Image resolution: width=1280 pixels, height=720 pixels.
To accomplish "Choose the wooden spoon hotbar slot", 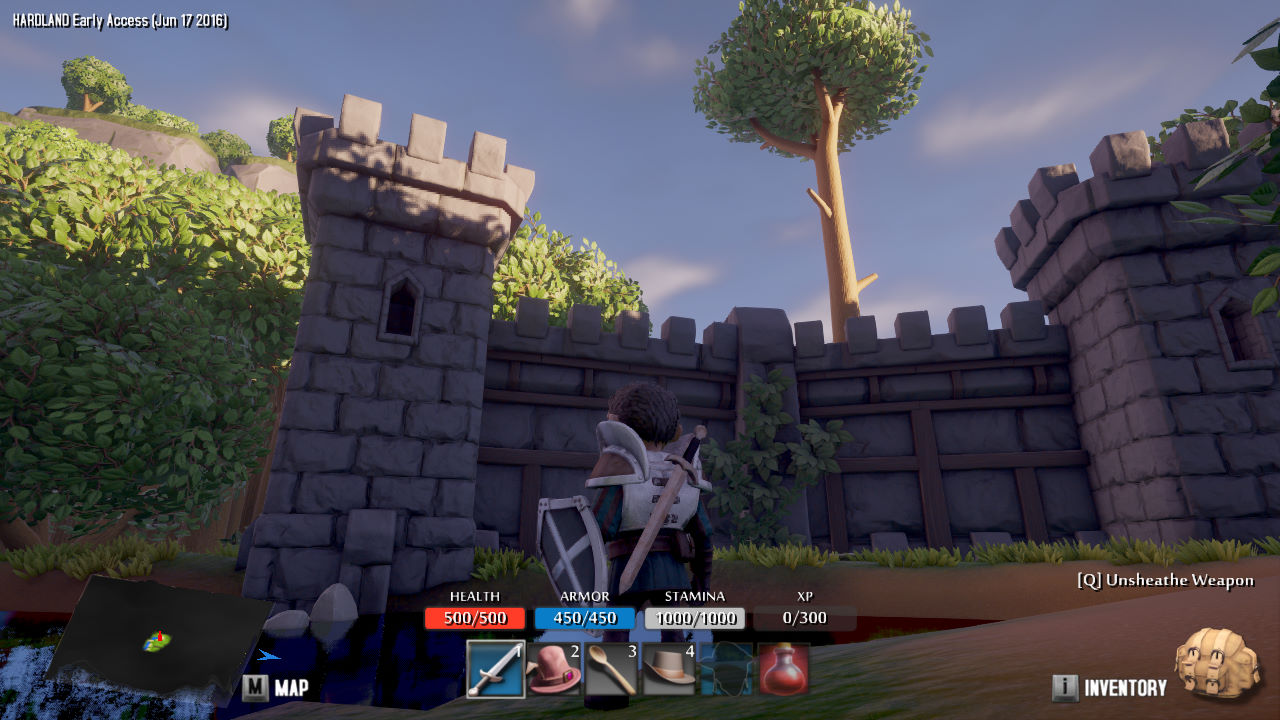I will click(611, 669).
